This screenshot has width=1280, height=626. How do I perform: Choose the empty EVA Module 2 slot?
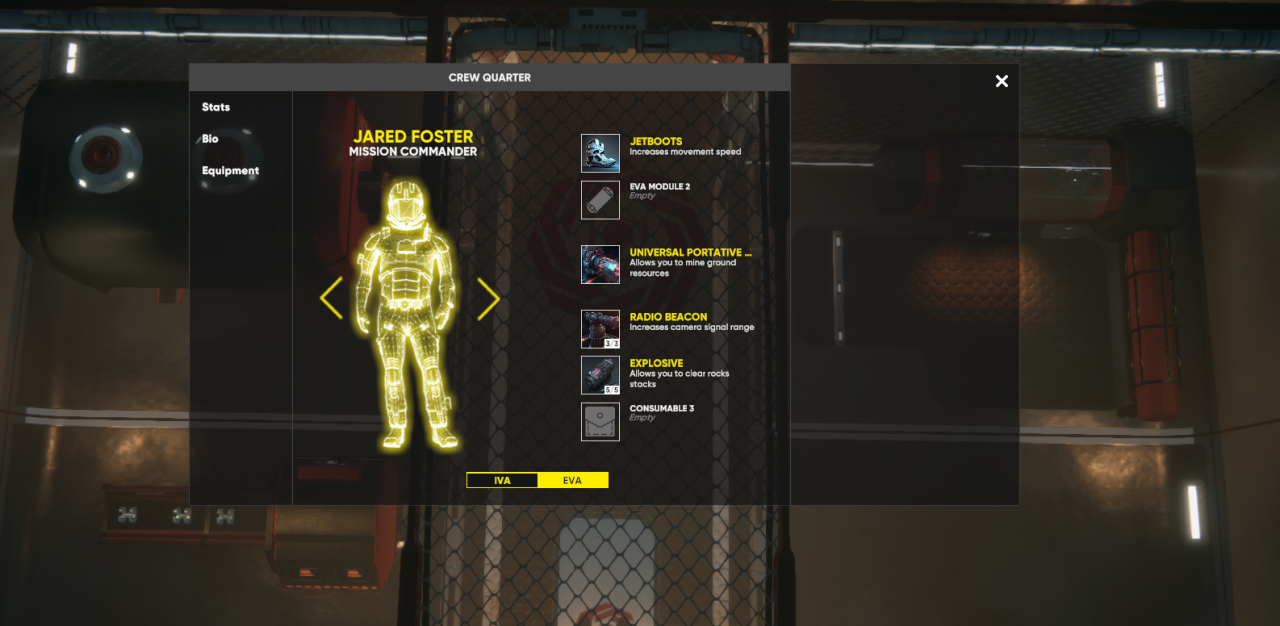pos(601,199)
